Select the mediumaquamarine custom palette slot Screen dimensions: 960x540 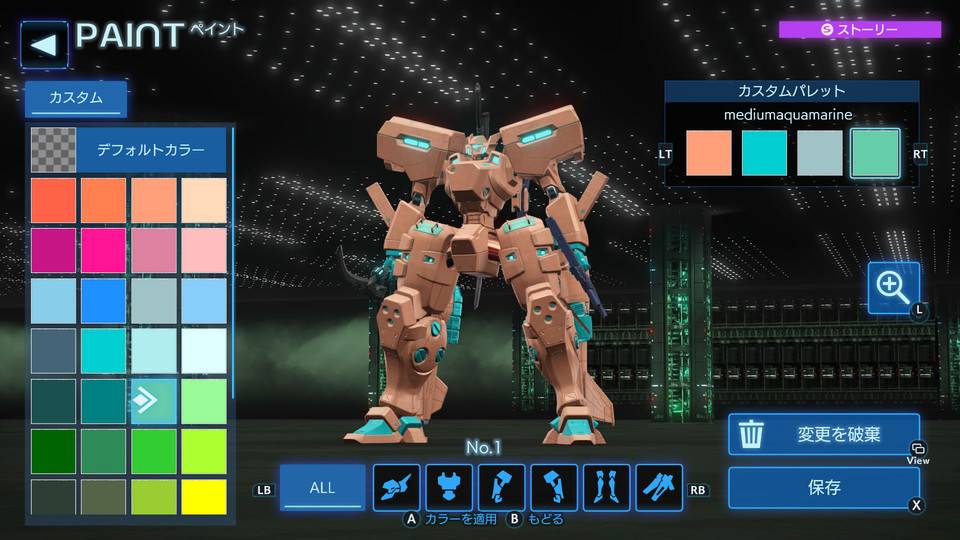click(x=875, y=153)
